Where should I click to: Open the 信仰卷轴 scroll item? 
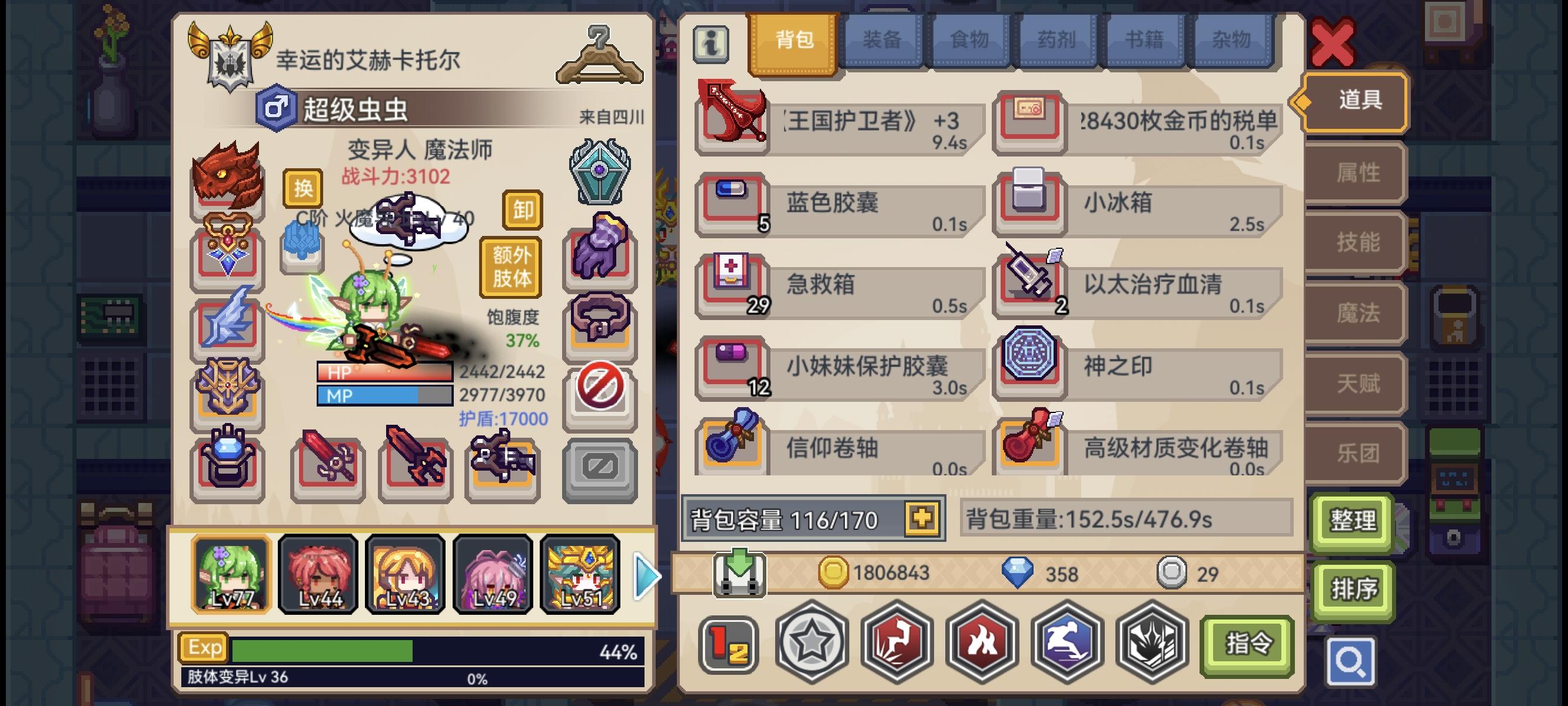(x=840, y=451)
